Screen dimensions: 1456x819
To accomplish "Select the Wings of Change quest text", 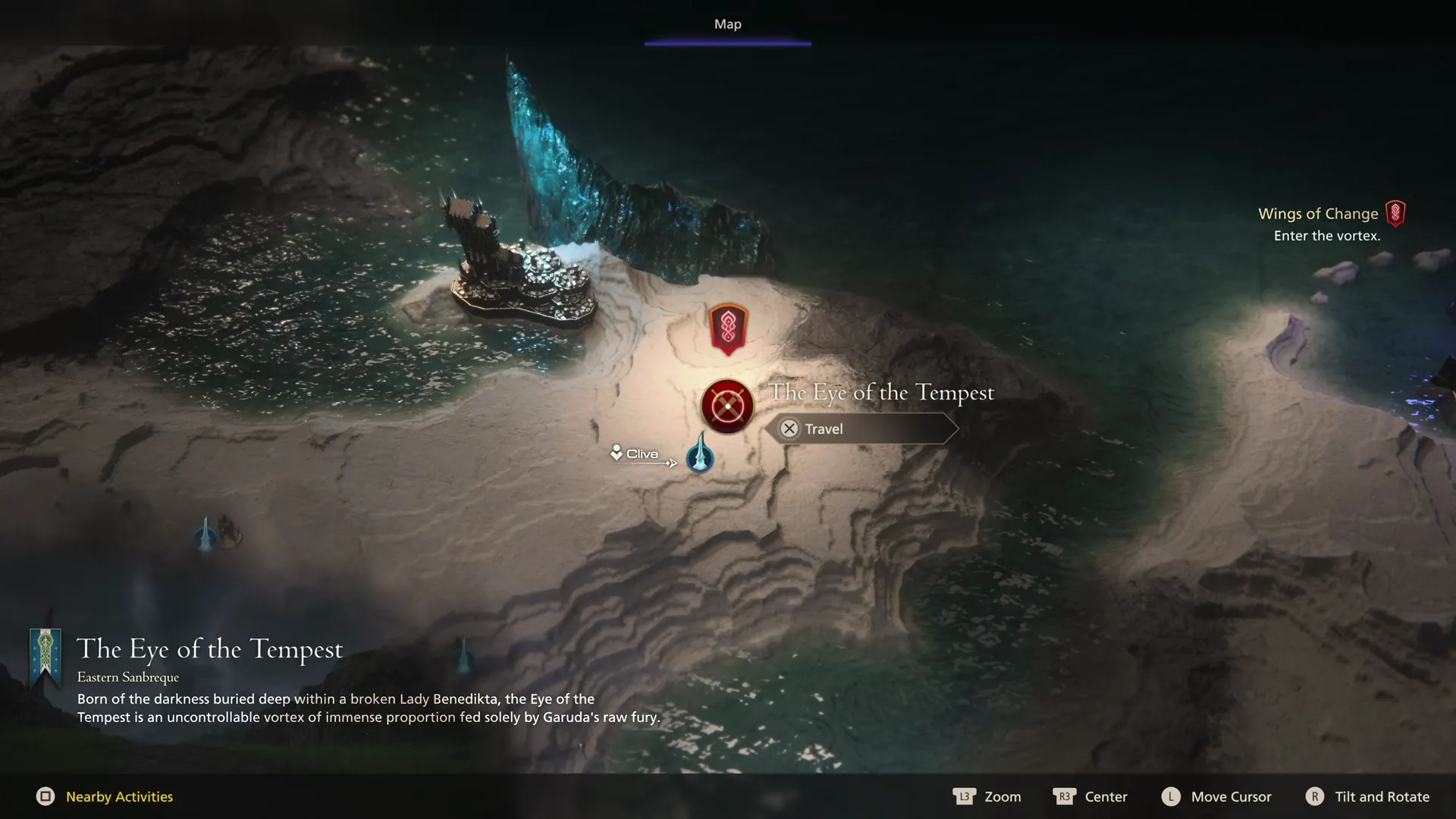I will [x=1319, y=213].
